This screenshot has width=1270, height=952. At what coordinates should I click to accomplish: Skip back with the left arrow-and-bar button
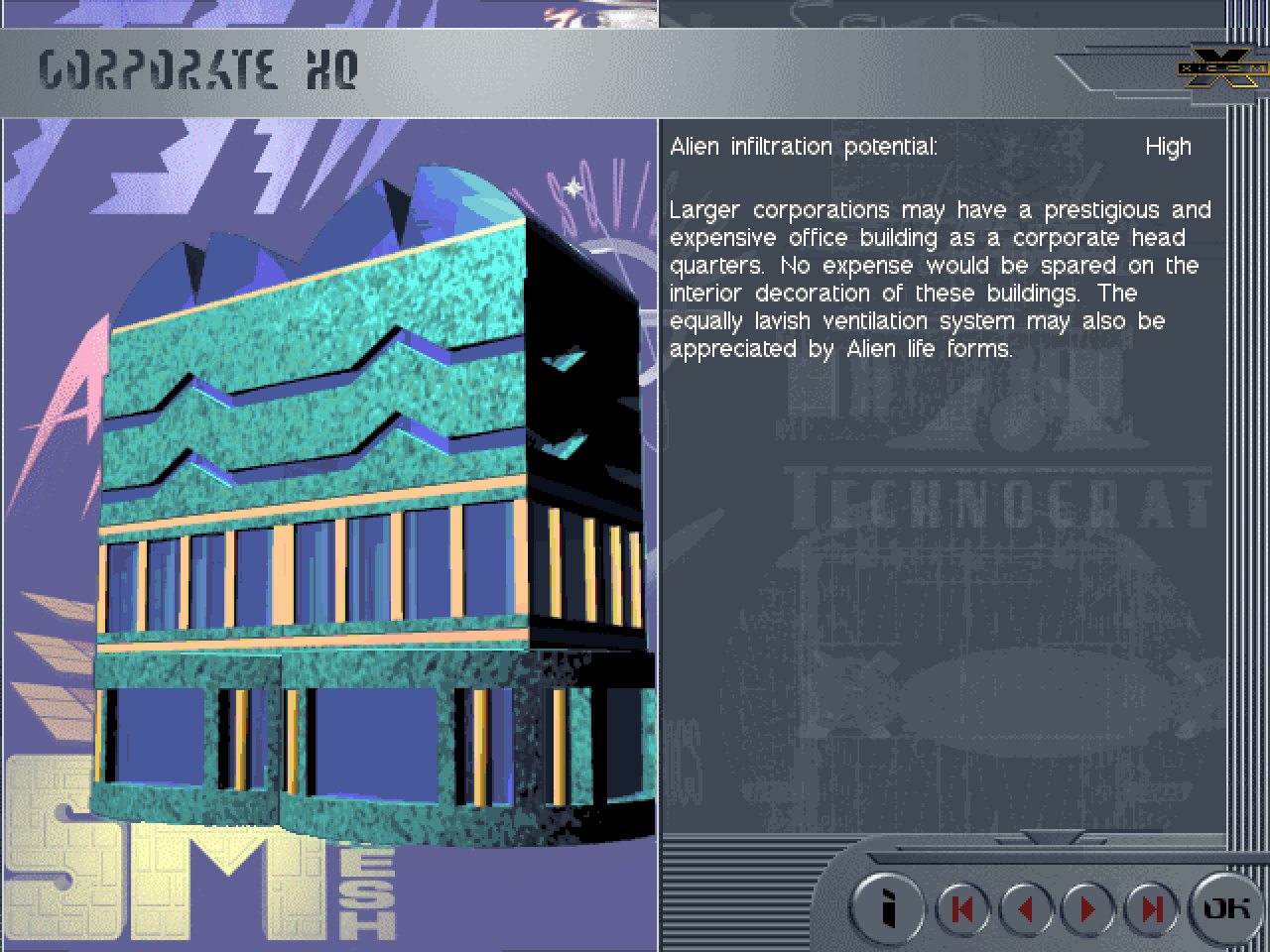tap(962, 908)
